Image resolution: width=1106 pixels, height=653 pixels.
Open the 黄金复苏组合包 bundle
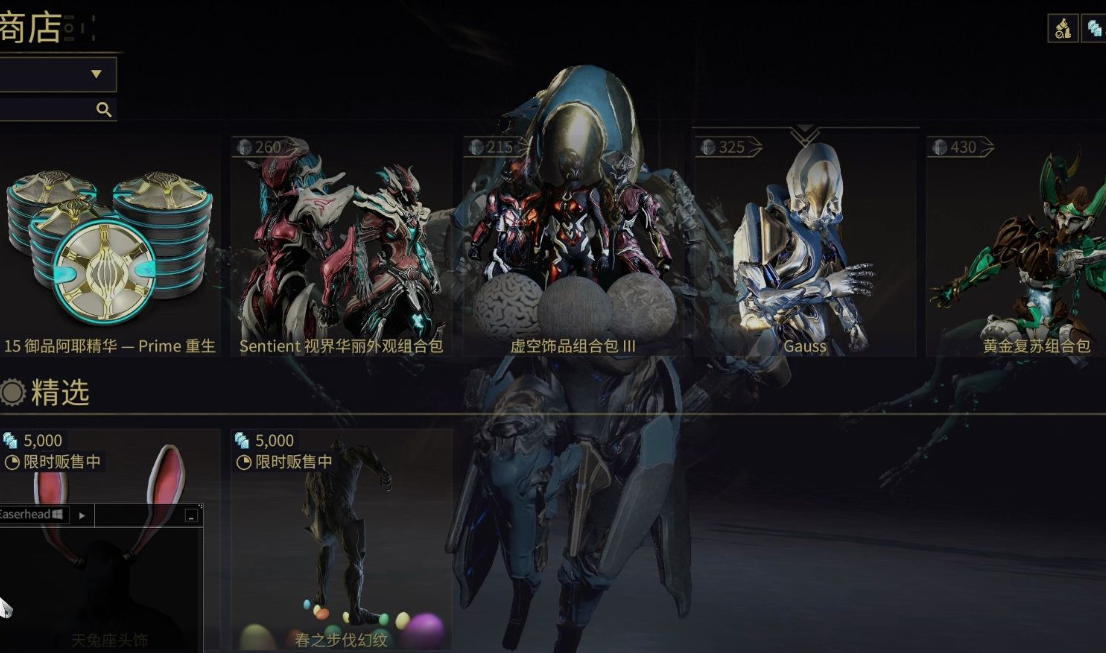point(1015,250)
